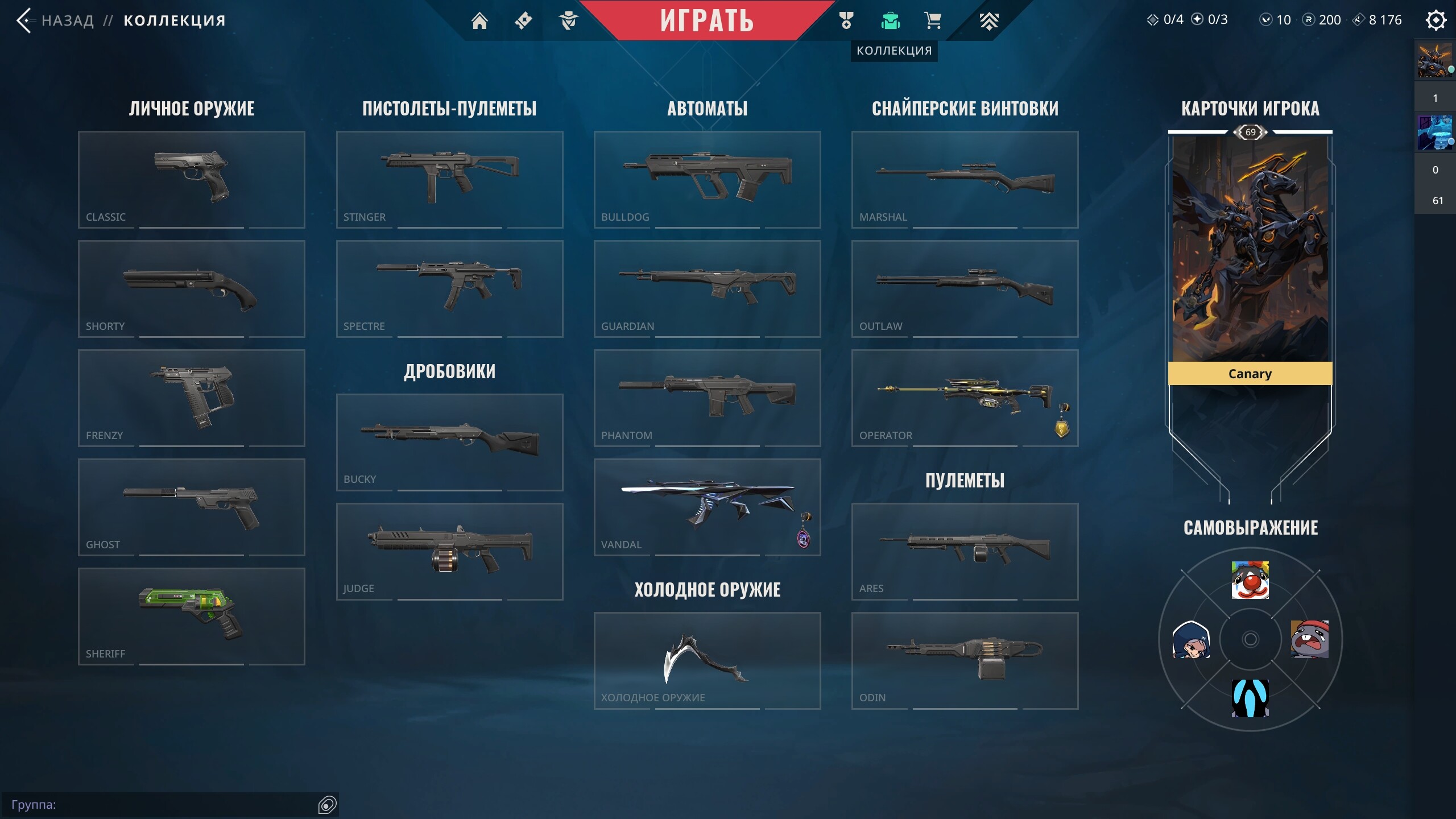Select the Classic pistol slot

pyautogui.click(x=191, y=179)
